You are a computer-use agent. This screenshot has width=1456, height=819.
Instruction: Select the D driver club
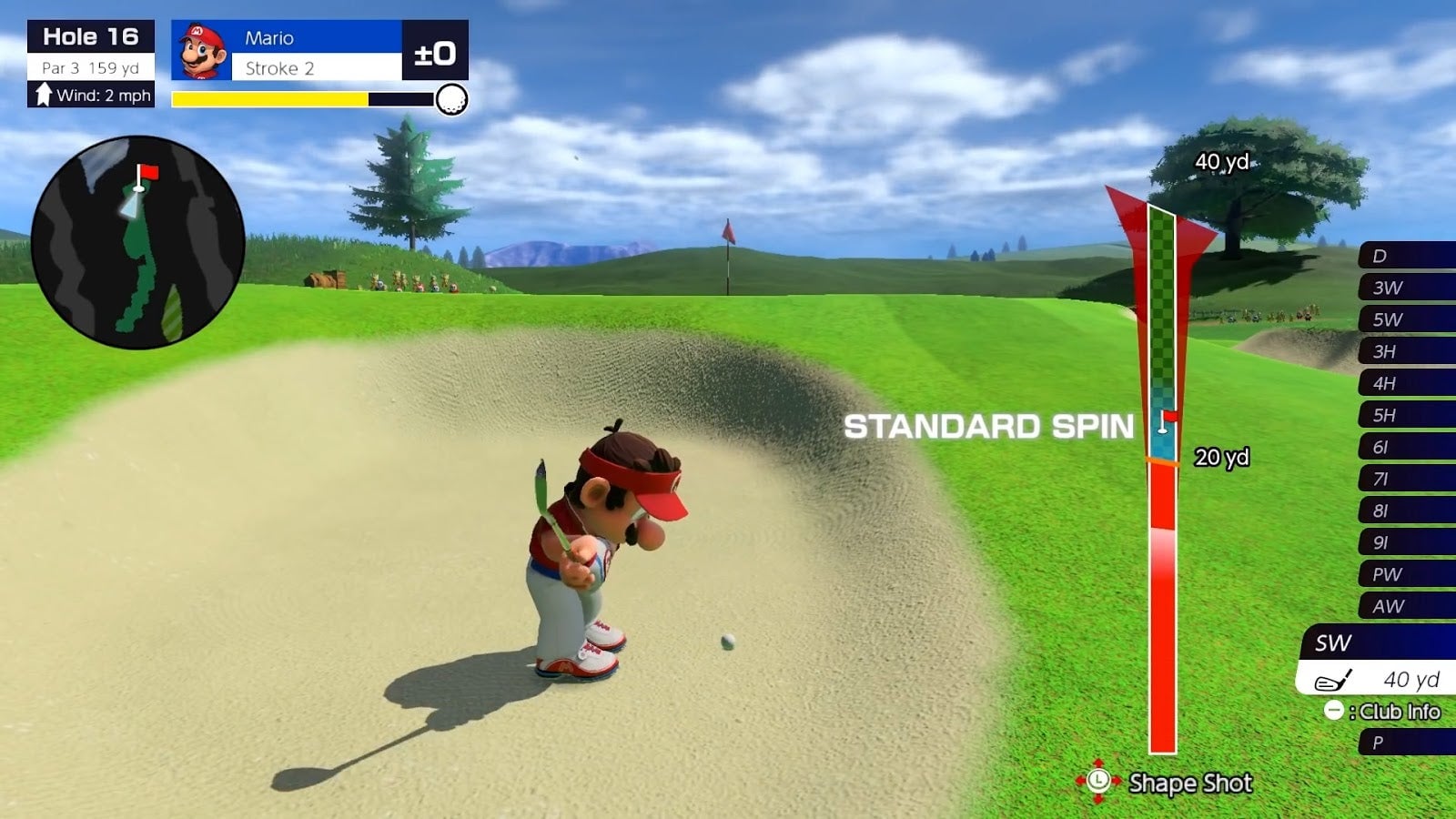(x=1407, y=256)
